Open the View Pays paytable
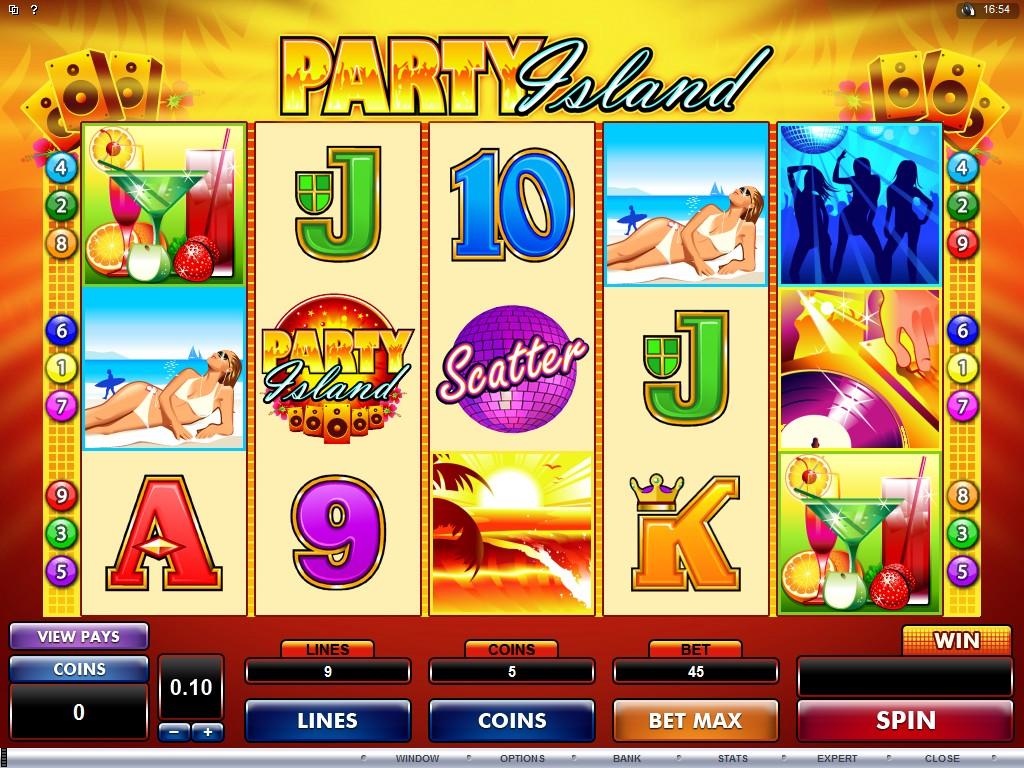The width and height of the screenshot is (1024, 768). 79,636
